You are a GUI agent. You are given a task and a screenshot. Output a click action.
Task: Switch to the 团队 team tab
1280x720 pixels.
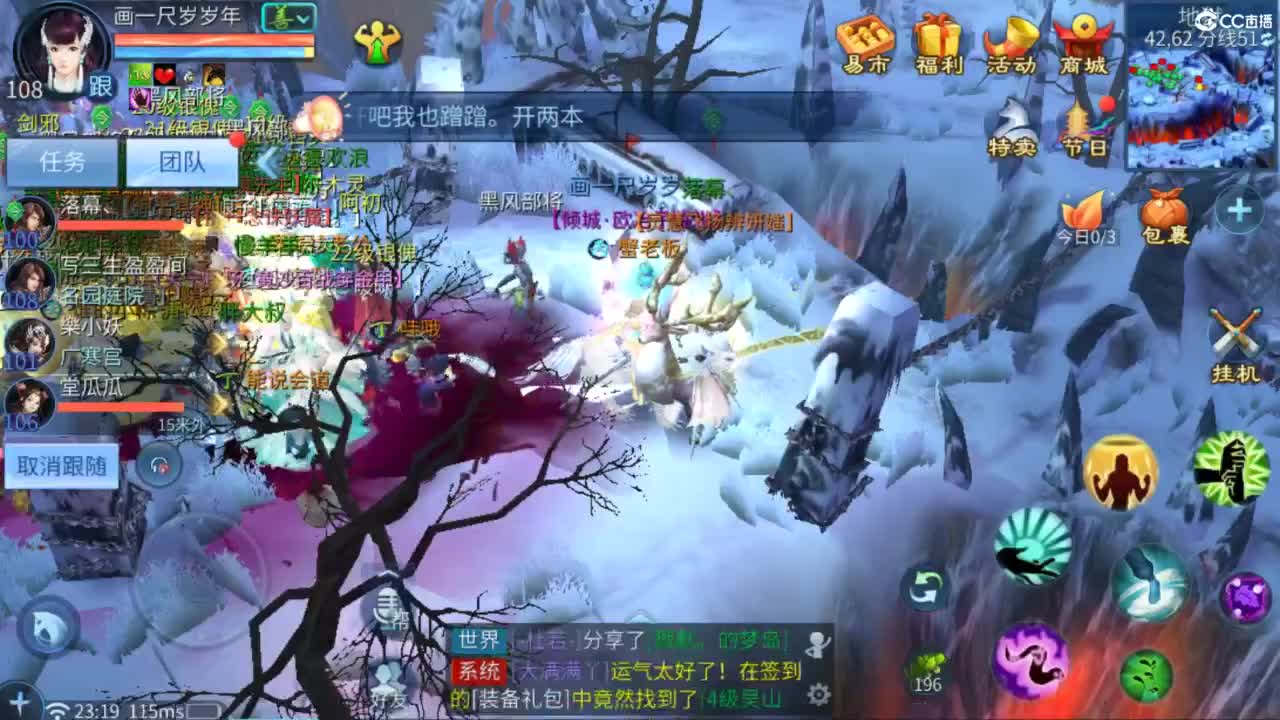pos(182,162)
